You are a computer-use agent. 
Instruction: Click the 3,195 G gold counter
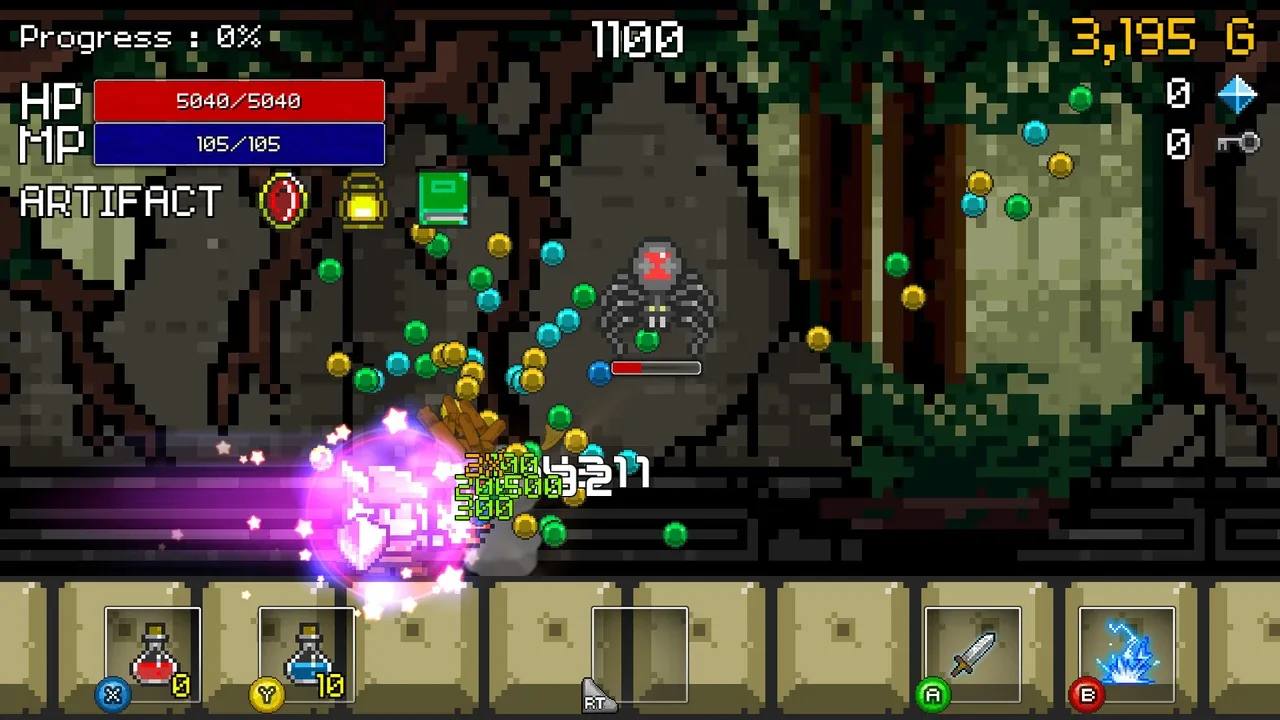tap(1163, 36)
